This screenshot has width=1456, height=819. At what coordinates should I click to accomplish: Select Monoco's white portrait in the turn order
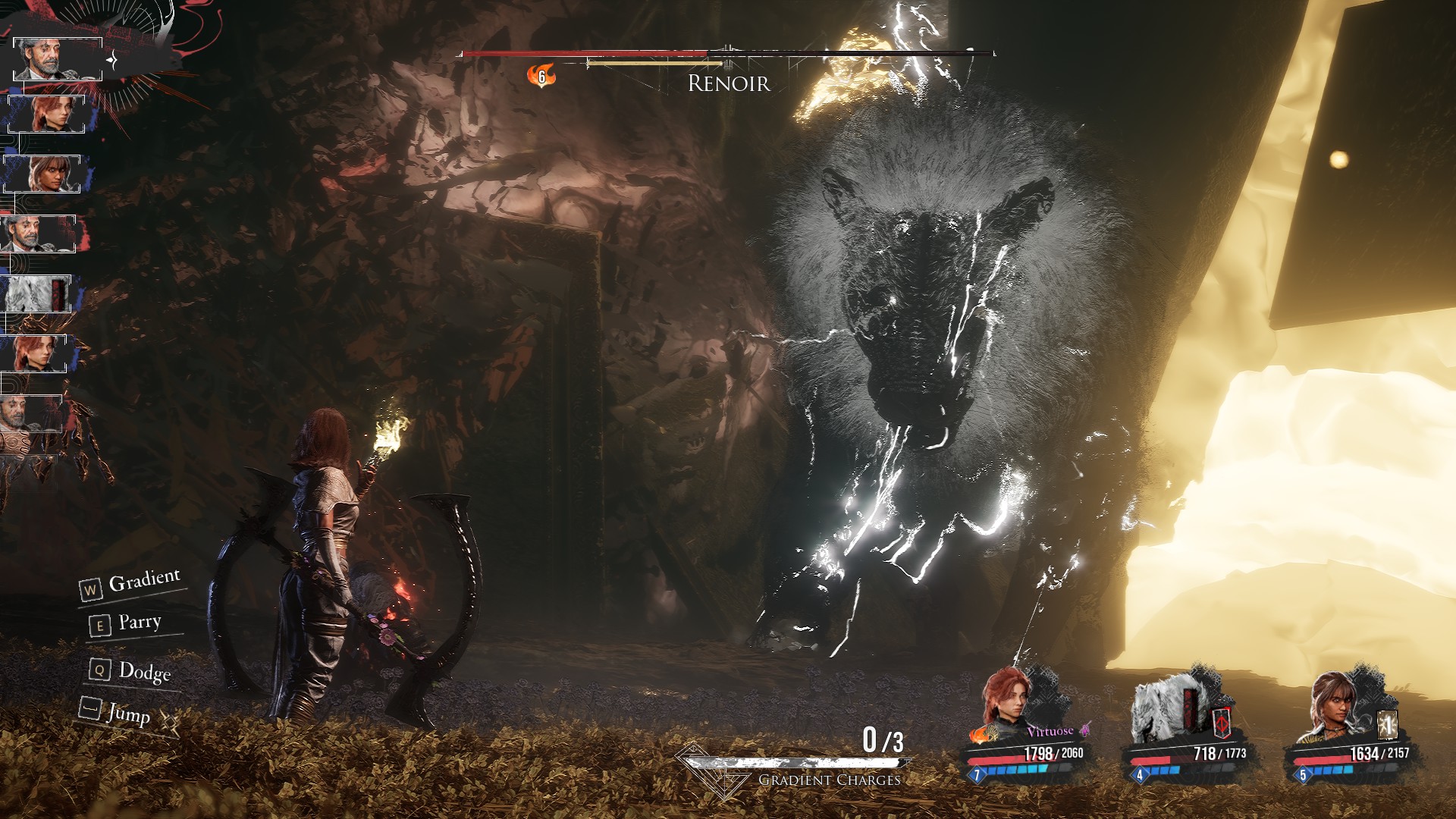(36, 293)
